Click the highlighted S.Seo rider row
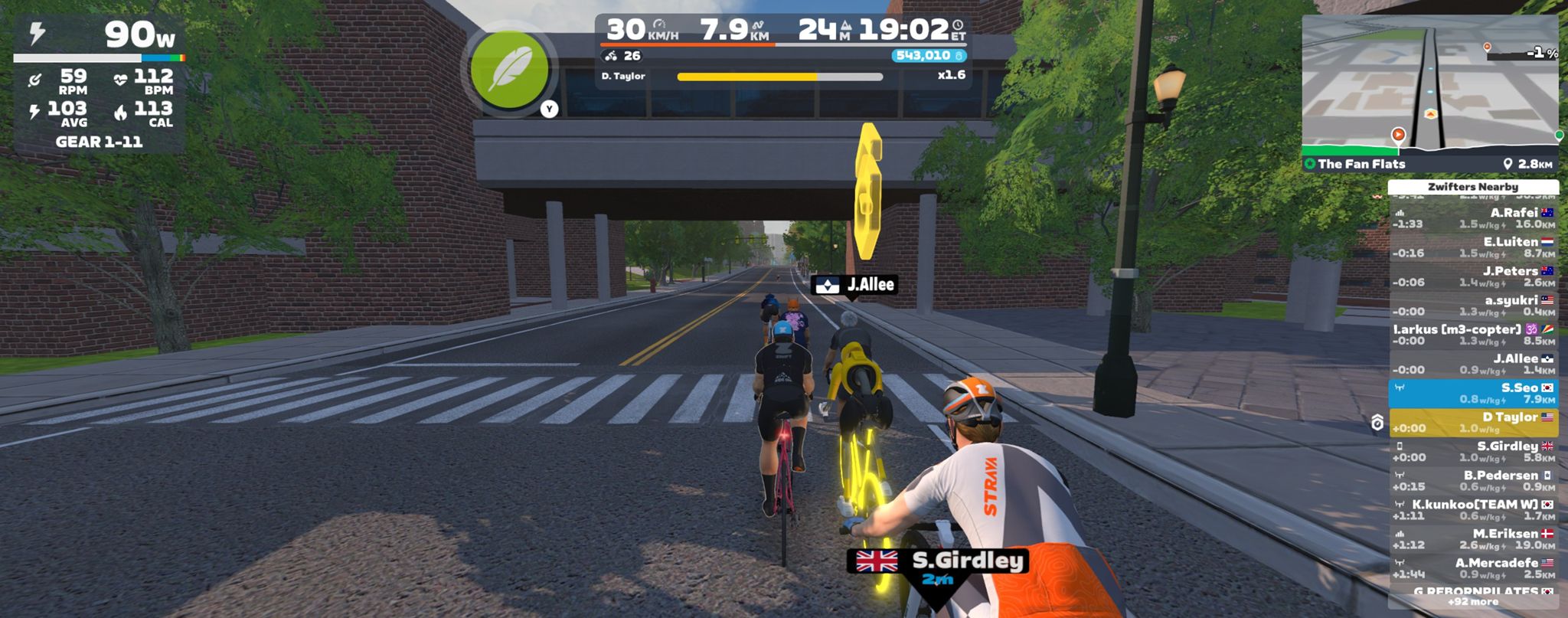1568x618 pixels. click(1473, 393)
